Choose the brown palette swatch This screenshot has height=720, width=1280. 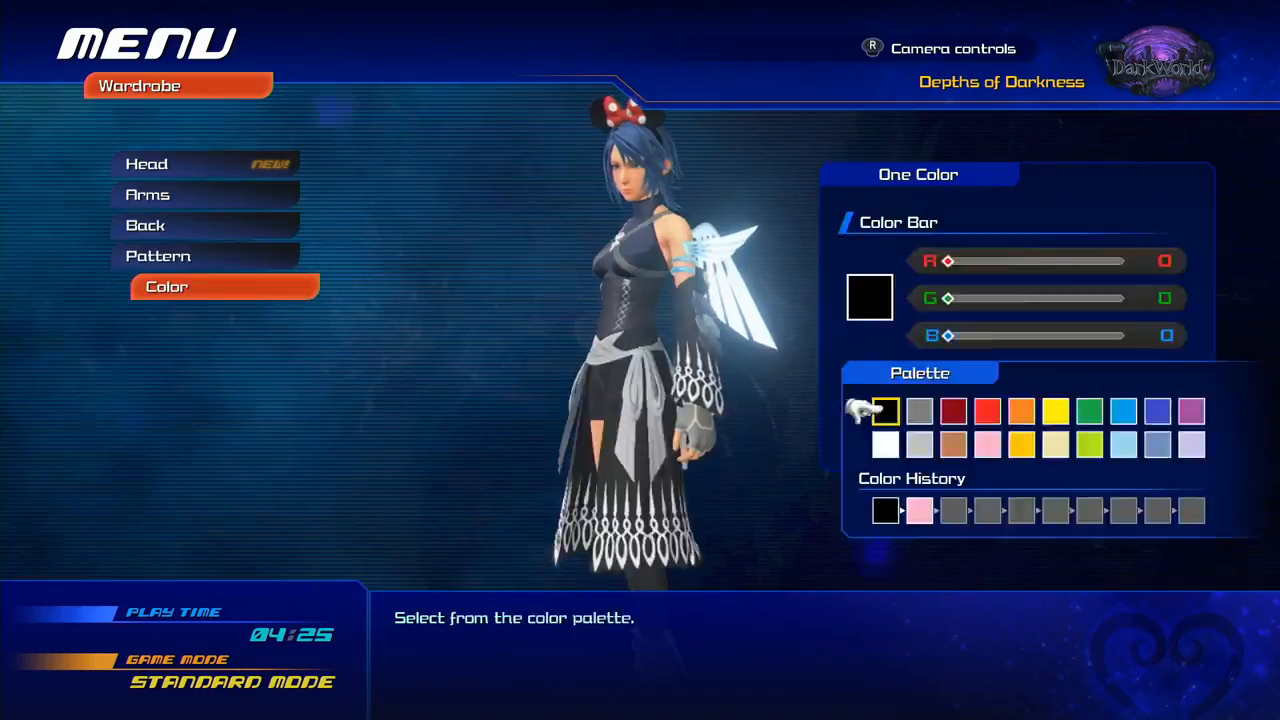click(x=954, y=445)
